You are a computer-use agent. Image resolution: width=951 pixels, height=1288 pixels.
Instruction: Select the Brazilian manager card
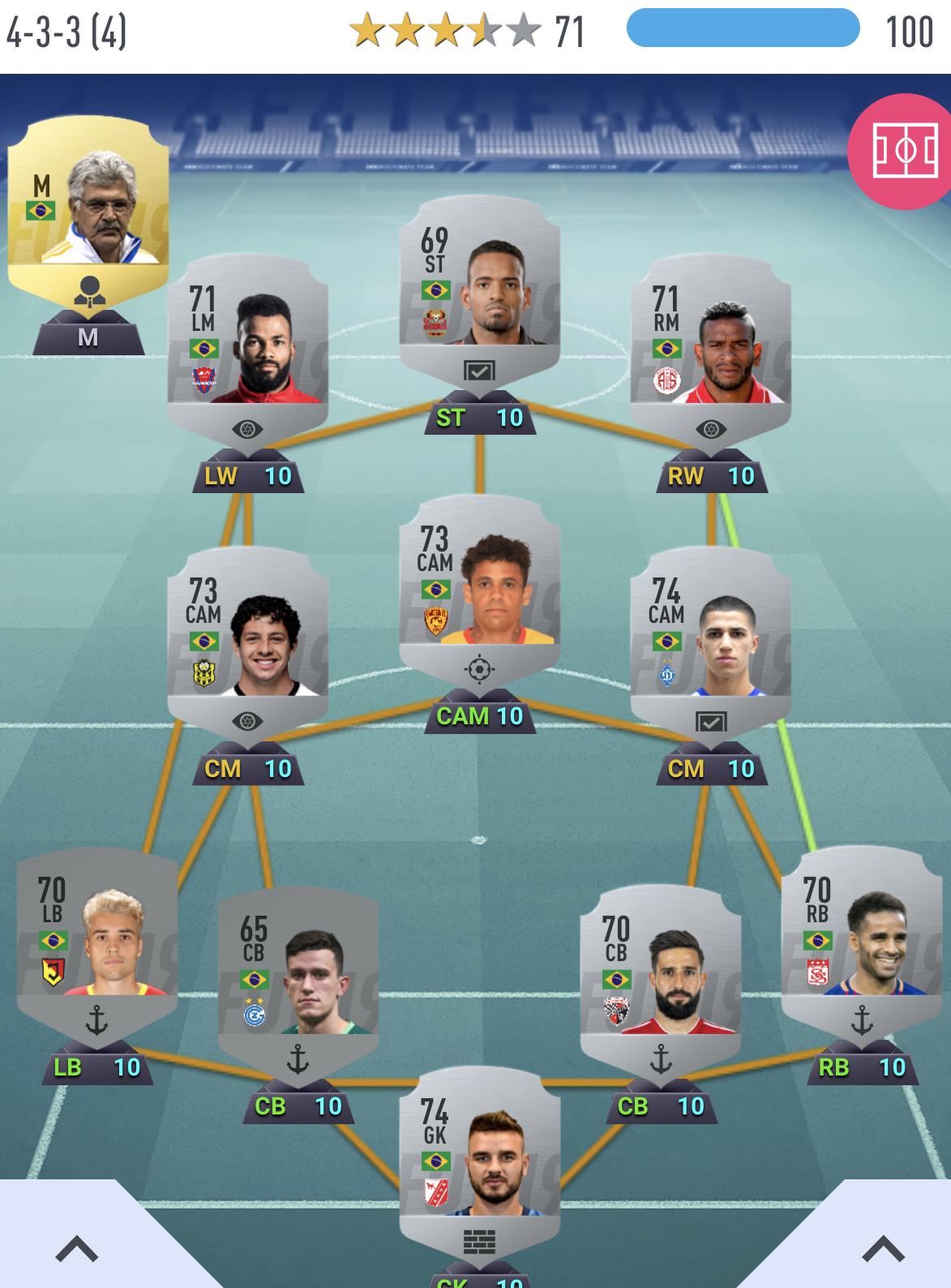click(88, 203)
